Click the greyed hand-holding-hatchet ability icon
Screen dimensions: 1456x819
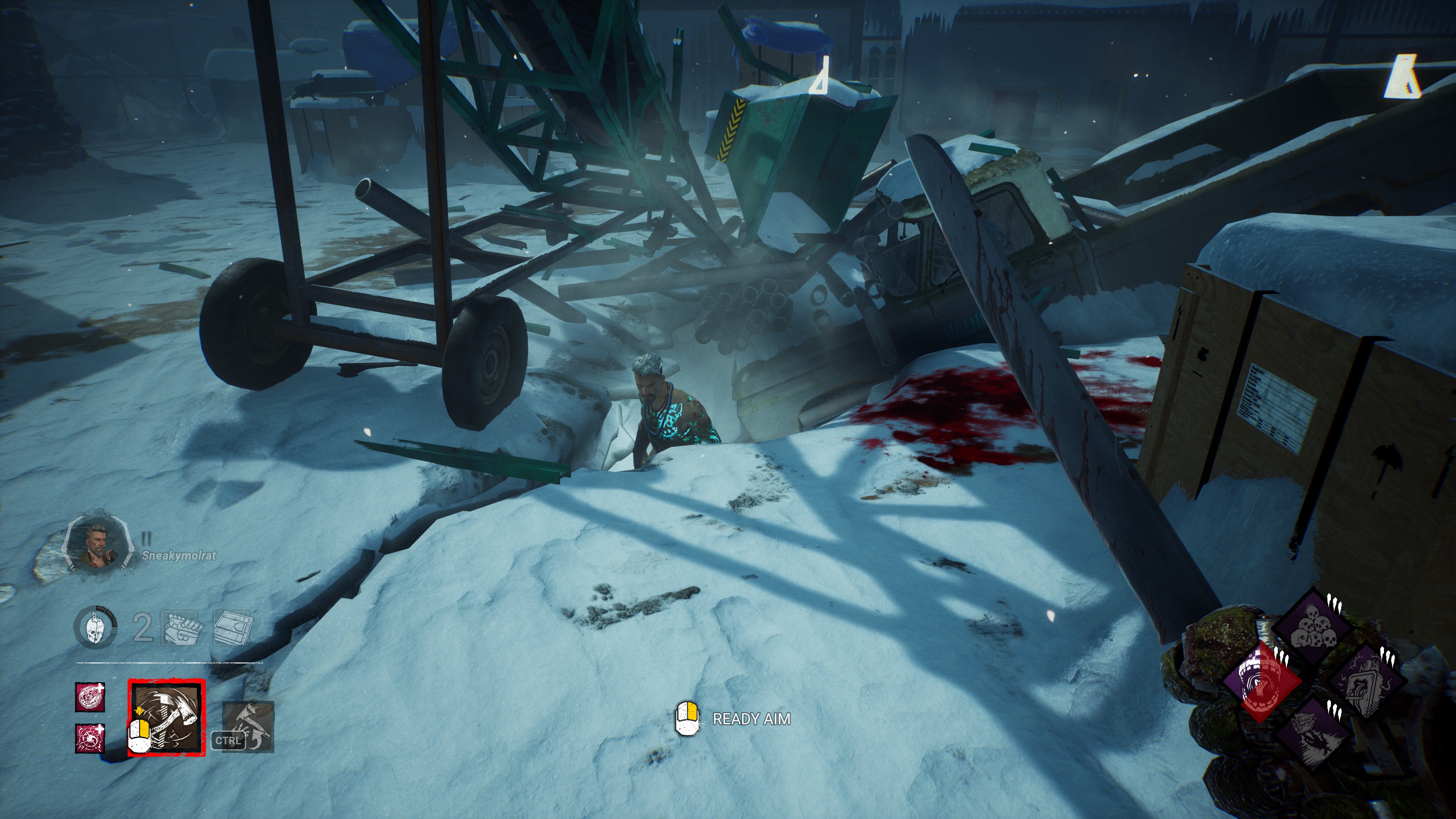tap(248, 726)
